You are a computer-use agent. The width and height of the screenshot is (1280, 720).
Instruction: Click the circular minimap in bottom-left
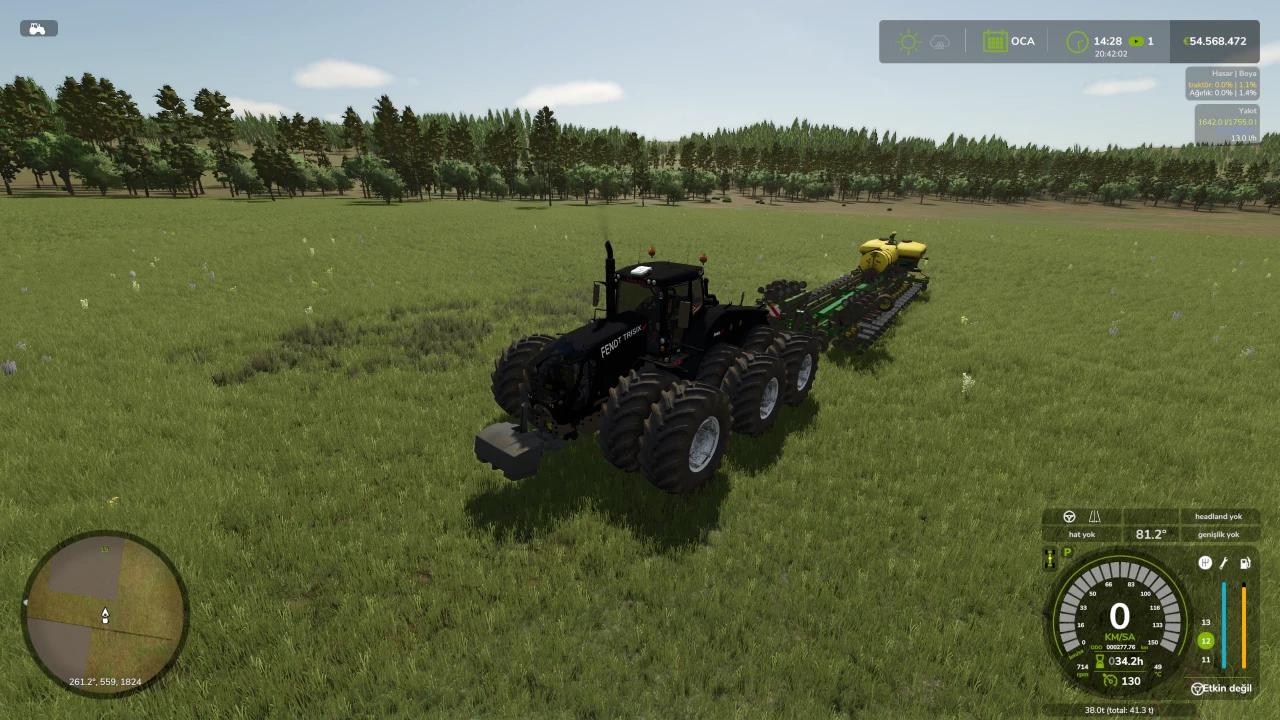click(105, 612)
